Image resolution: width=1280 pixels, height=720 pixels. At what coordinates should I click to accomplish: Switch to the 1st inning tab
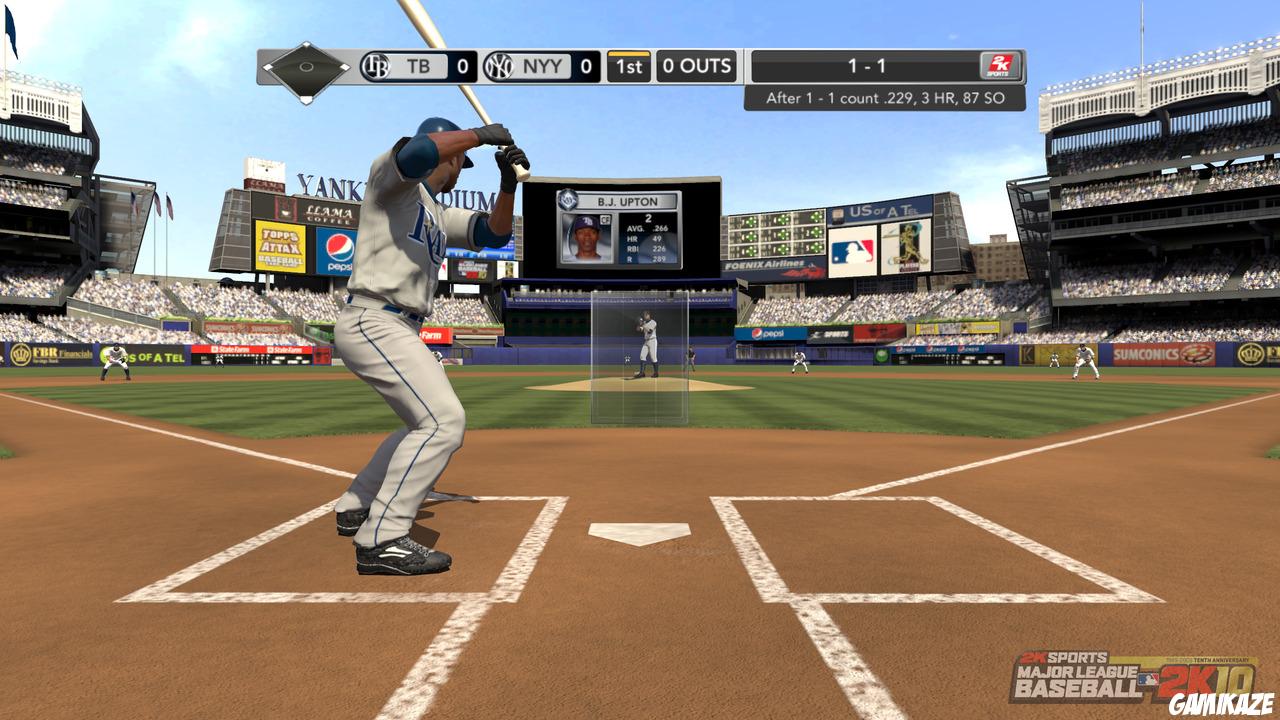[627, 65]
